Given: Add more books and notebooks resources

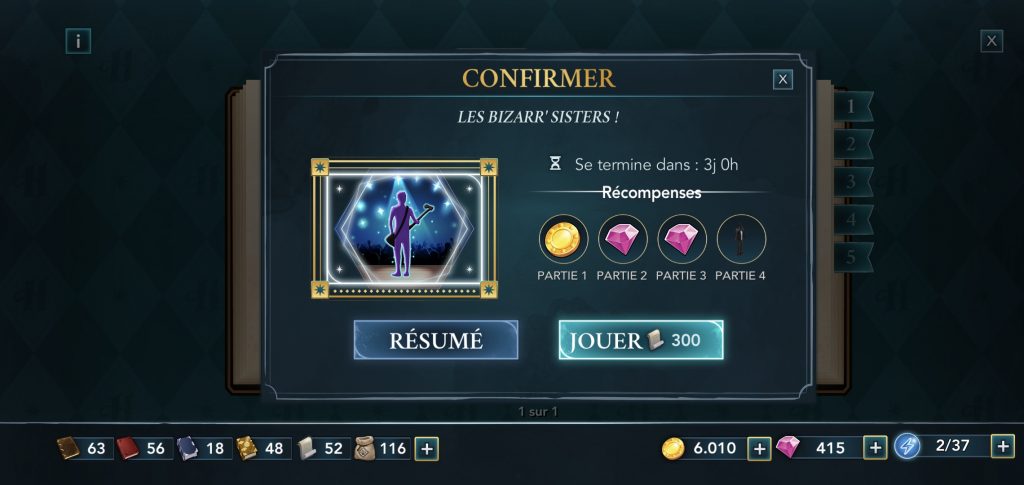Looking at the screenshot, I should click(x=427, y=448).
